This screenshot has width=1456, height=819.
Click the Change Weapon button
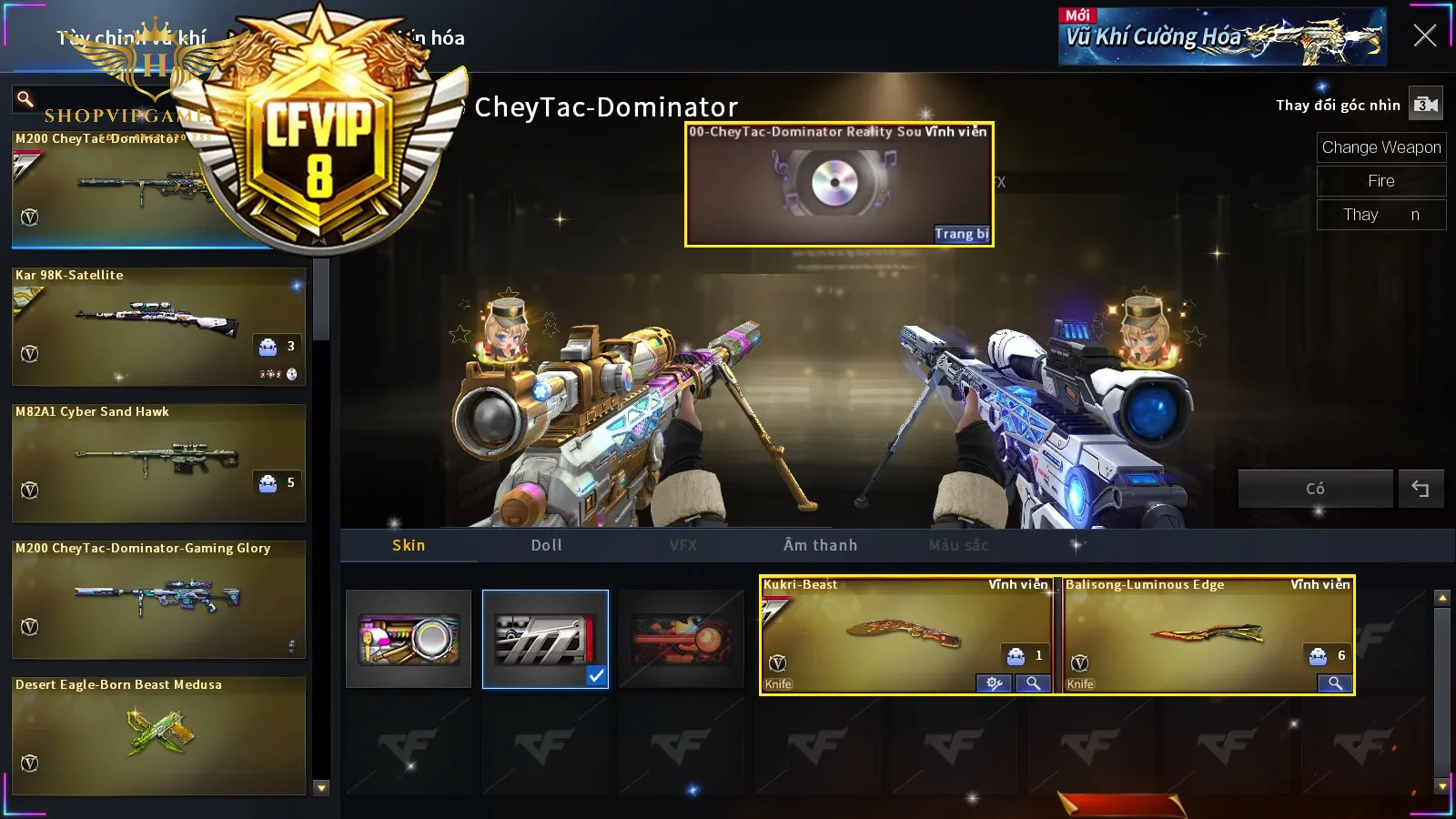click(1380, 147)
